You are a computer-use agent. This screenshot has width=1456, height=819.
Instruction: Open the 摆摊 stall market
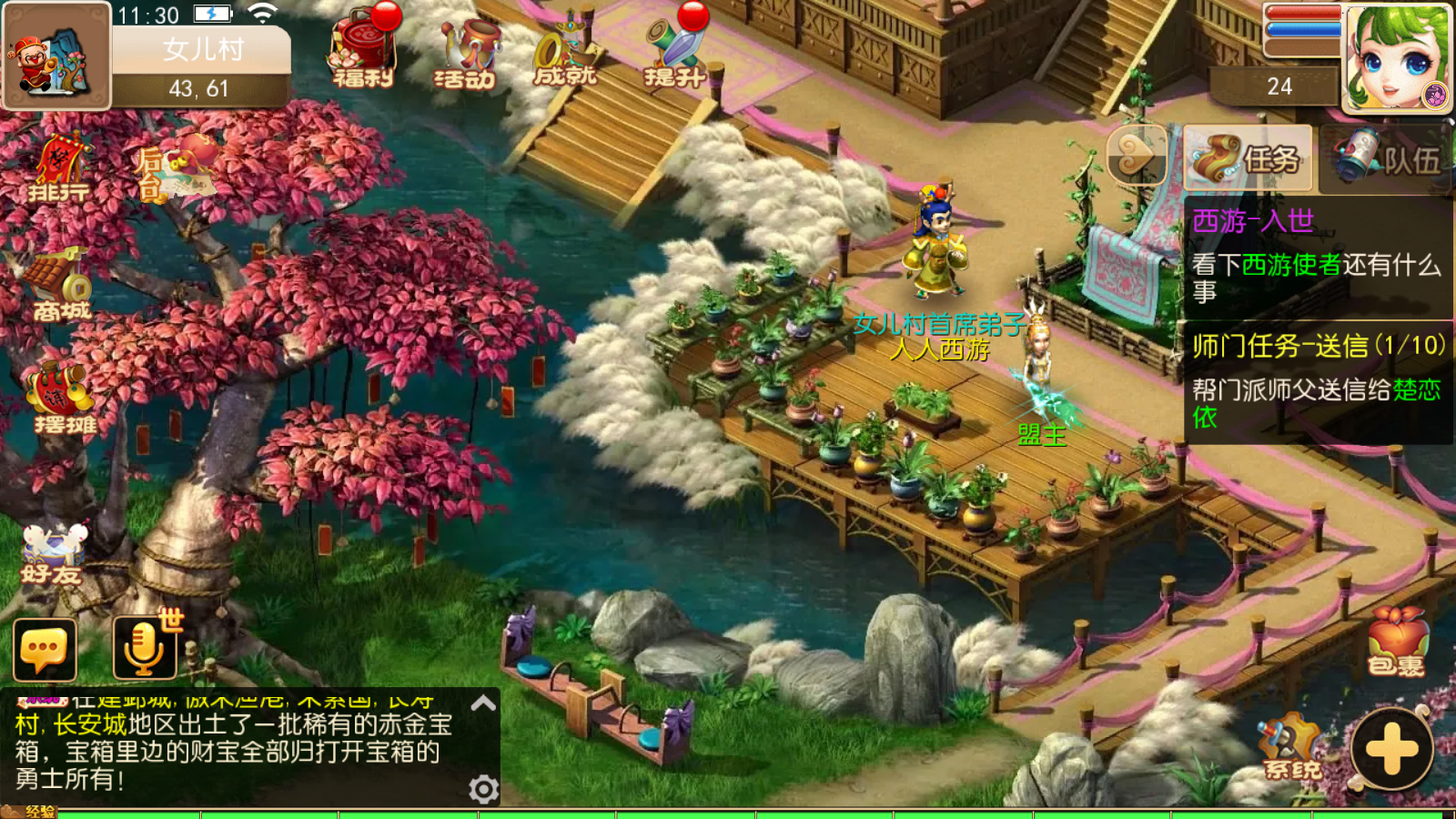click(x=62, y=398)
